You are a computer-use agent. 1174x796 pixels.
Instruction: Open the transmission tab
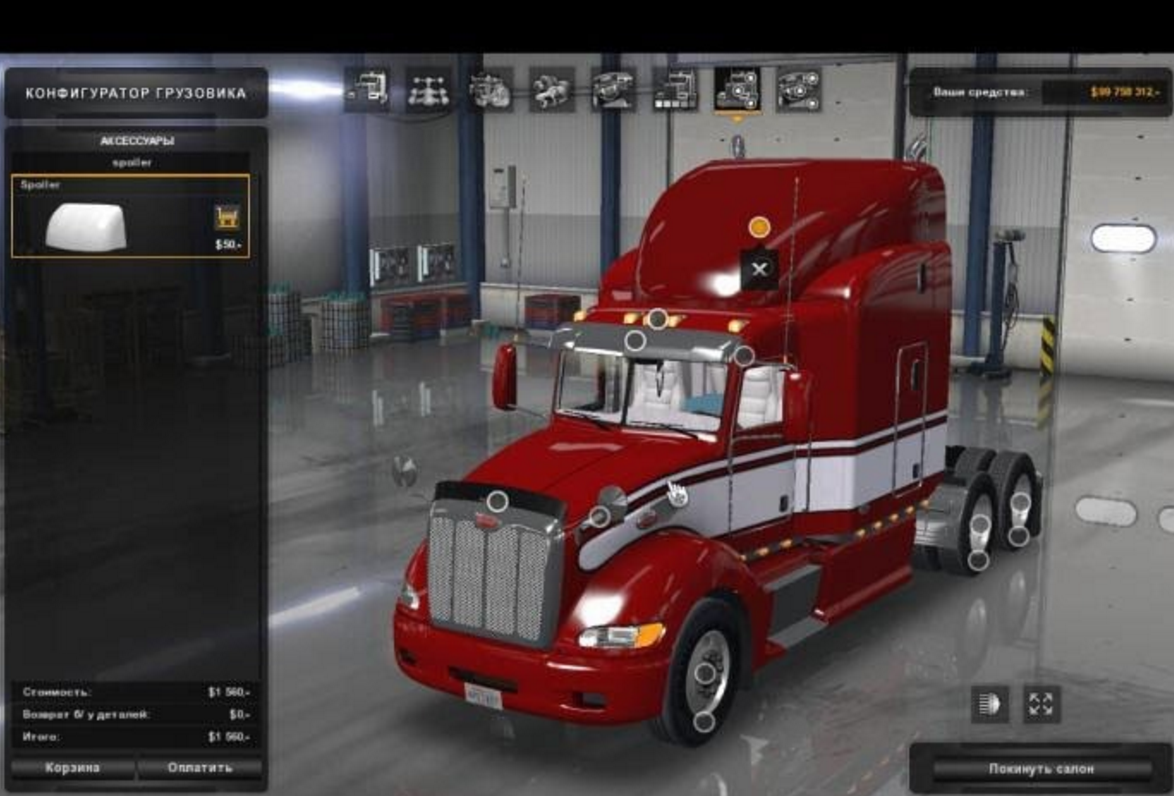552,90
